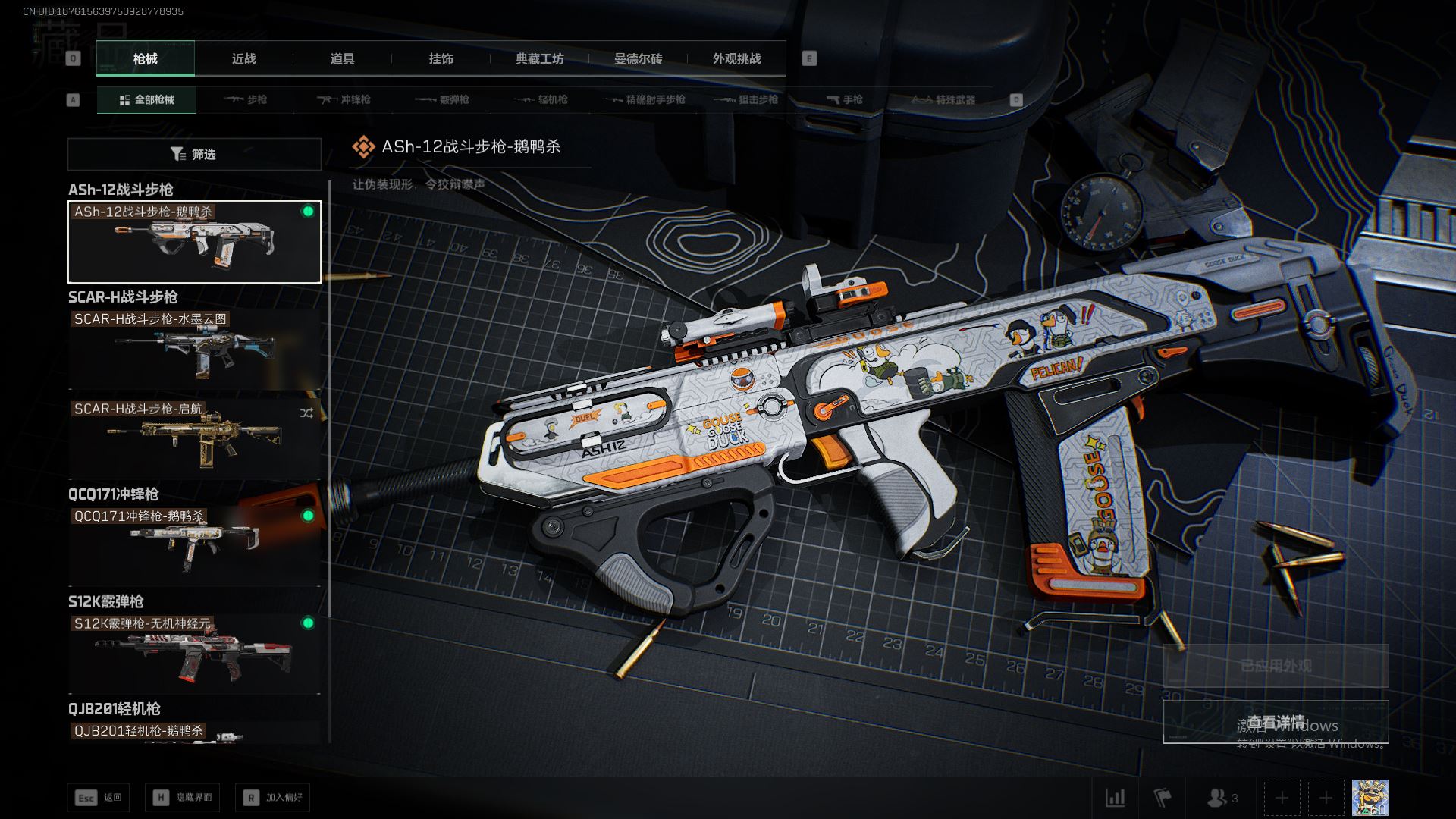Show only 霰弹枪 shotguns
This screenshot has height=819, width=1456.
coord(442,99)
